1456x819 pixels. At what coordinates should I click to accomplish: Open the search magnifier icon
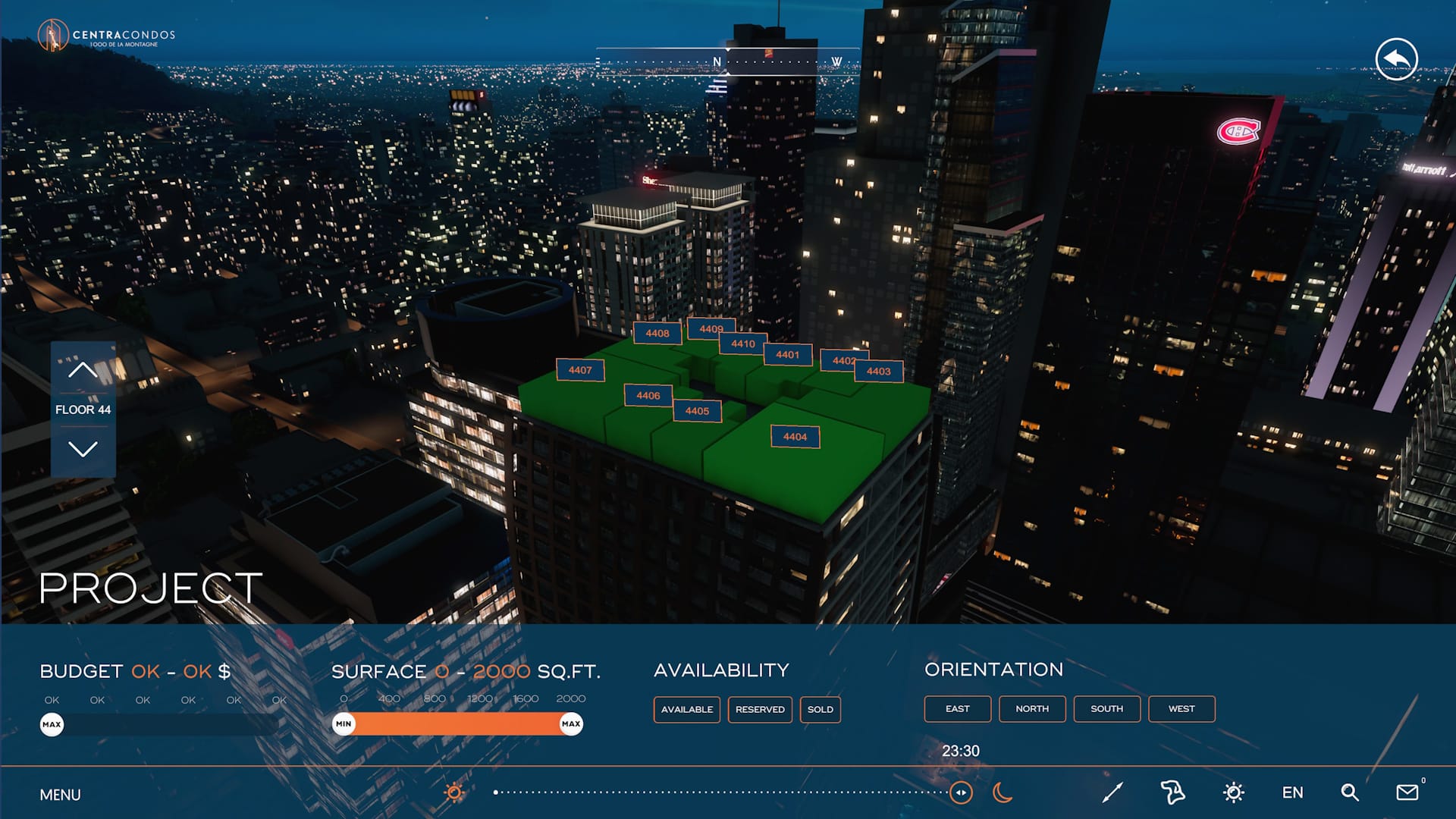[x=1349, y=793]
